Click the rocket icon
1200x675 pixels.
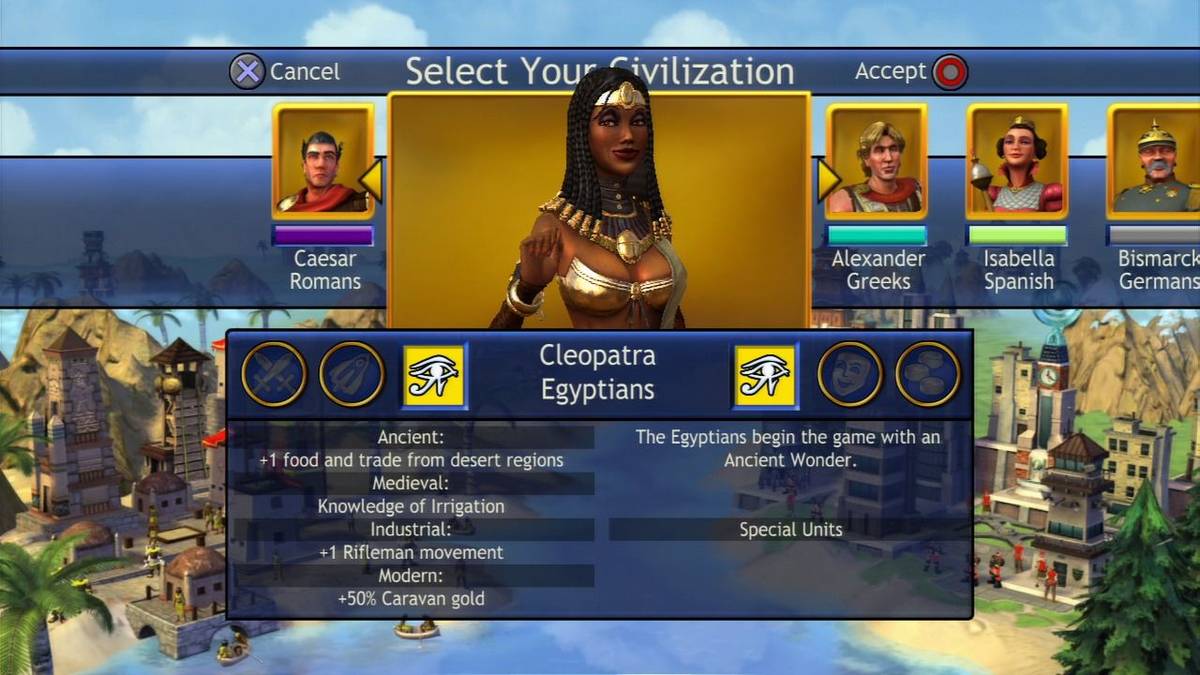click(351, 374)
